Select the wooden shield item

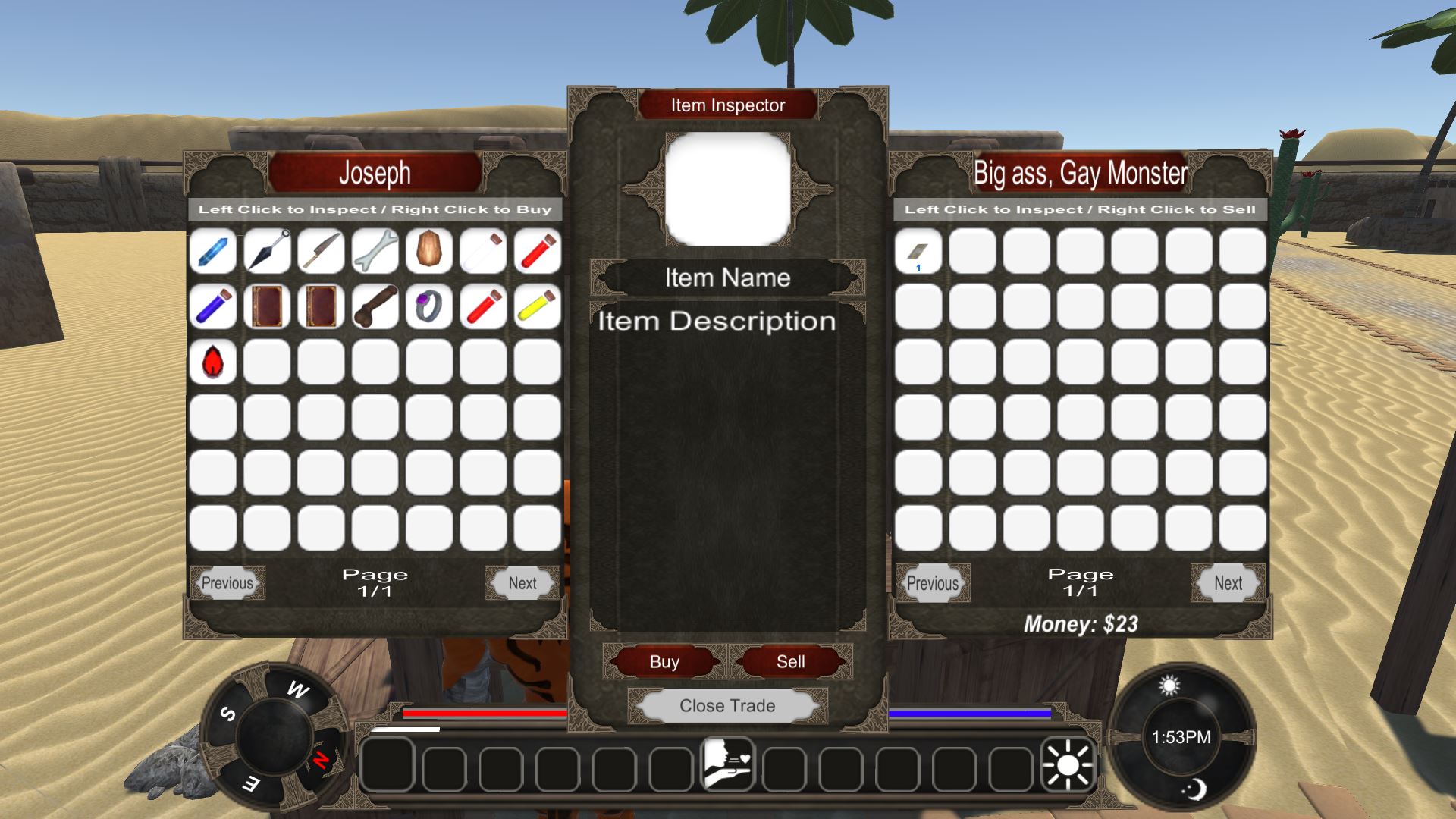point(429,251)
